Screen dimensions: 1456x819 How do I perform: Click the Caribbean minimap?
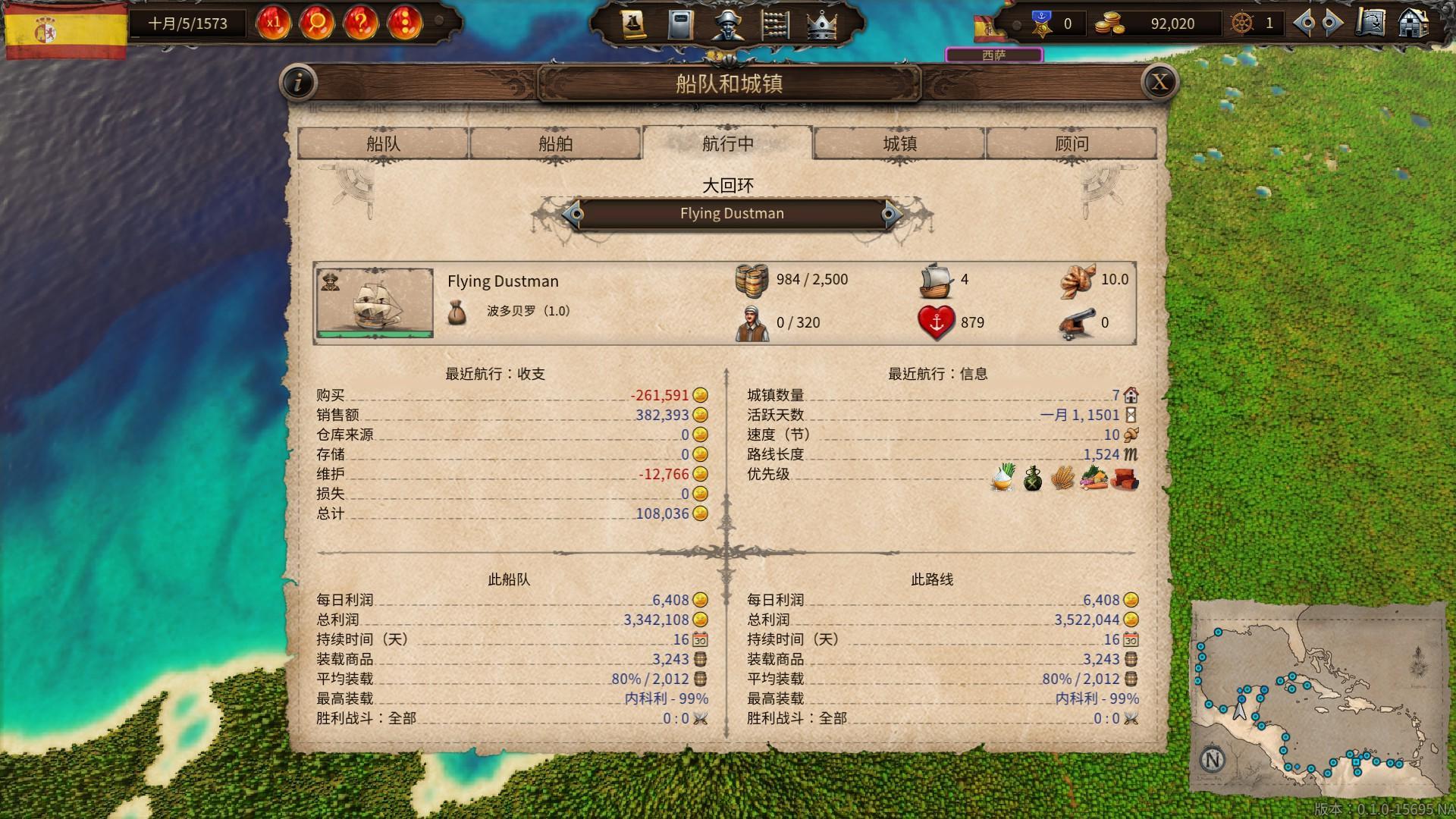[x=1318, y=698]
